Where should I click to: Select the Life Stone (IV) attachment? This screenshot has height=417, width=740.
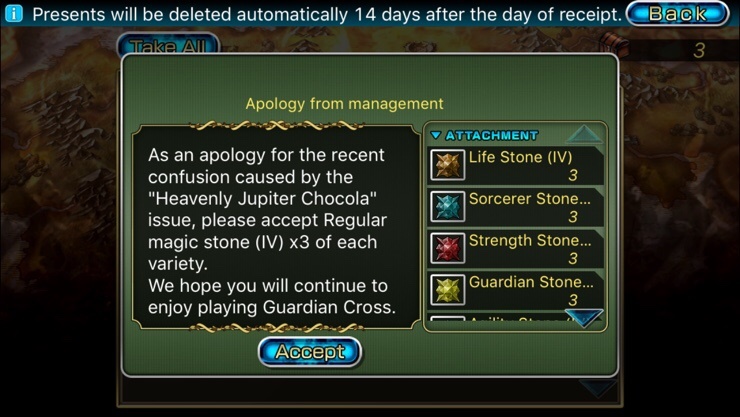coord(516,165)
